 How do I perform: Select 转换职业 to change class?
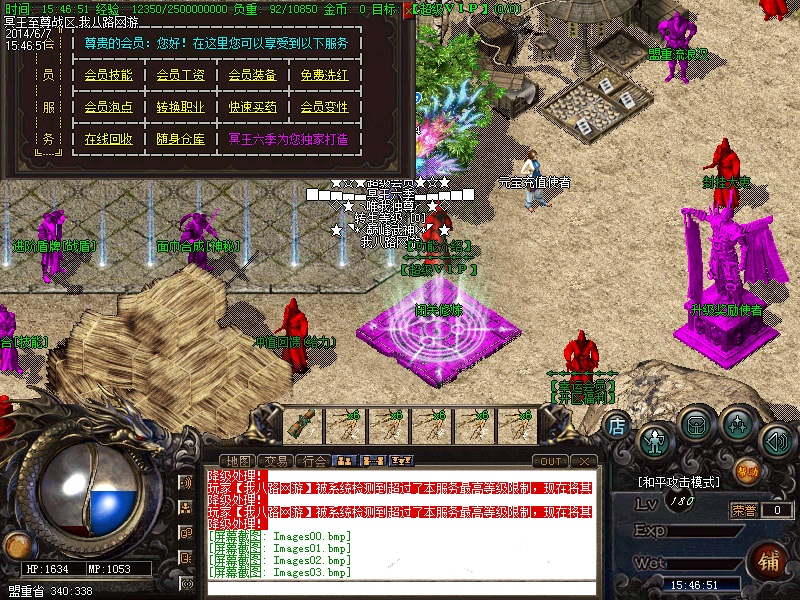click(x=180, y=107)
